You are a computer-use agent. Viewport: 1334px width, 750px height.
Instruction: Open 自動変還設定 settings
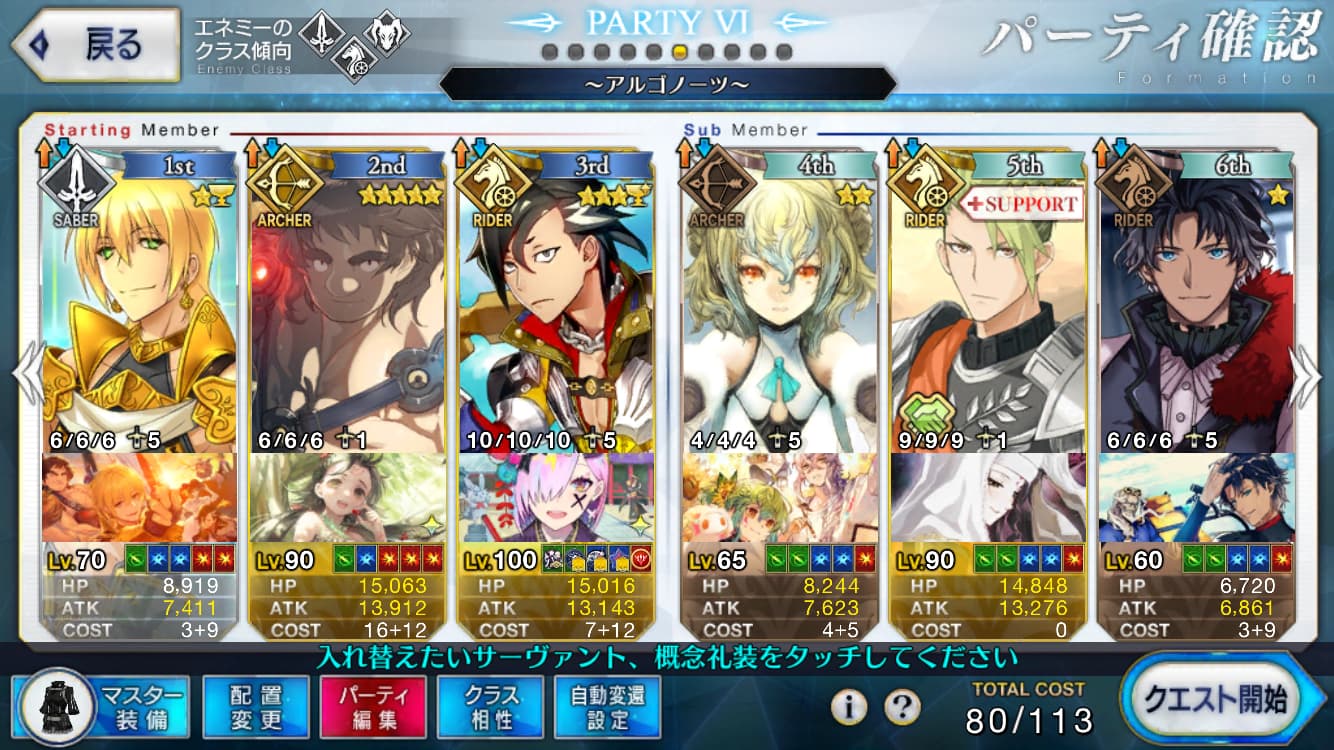point(608,706)
